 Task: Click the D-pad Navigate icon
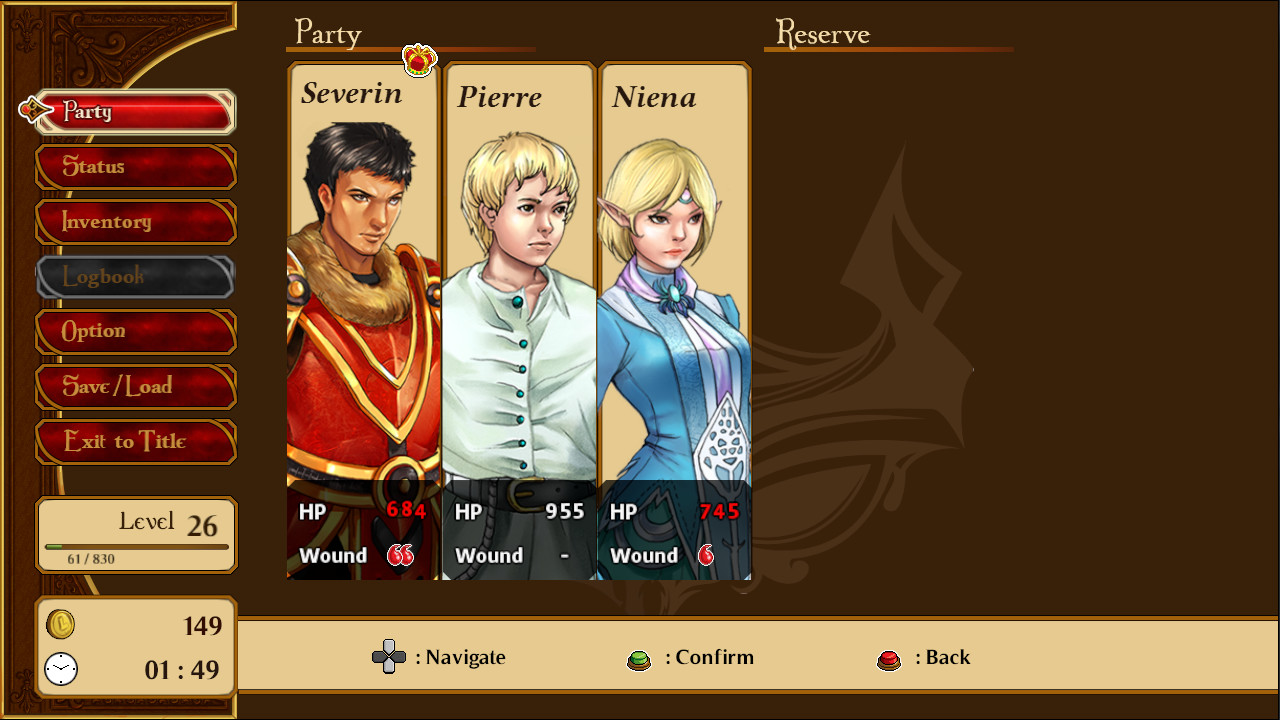coord(389,657)
